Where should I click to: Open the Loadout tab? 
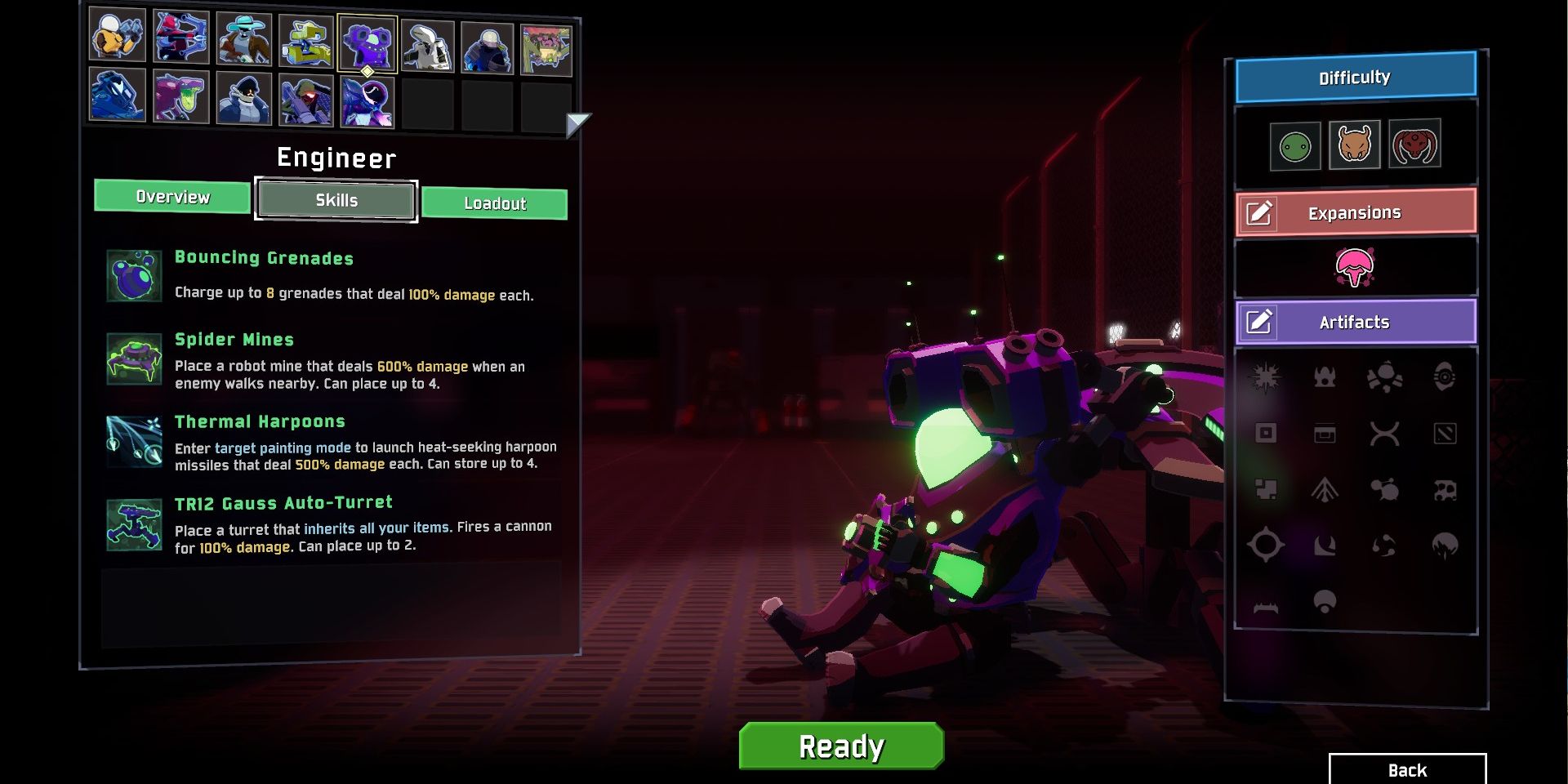pyautogui.click(x=495, y=204)
